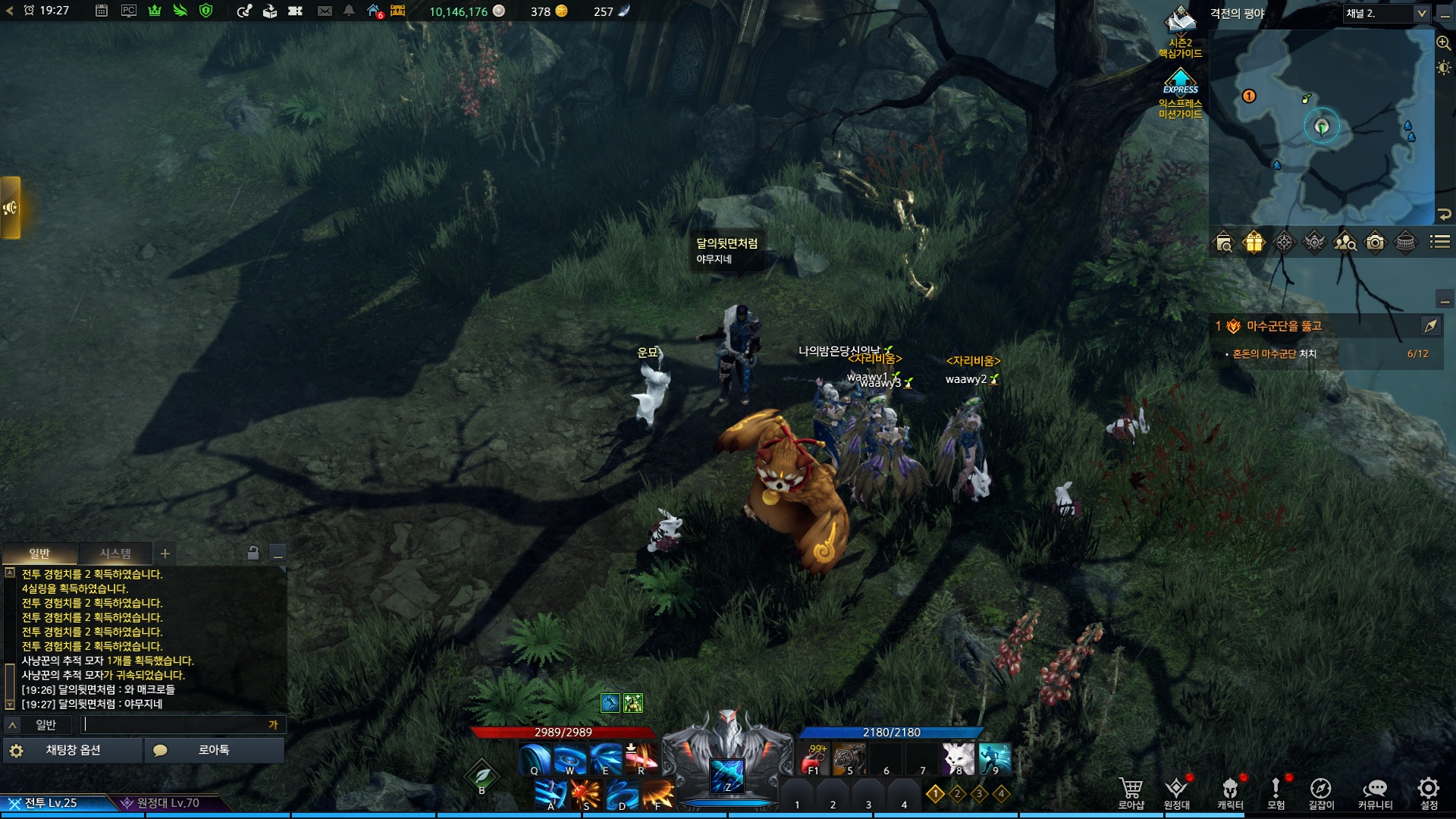The height and width of the screenshot is (819, 1456).
Task: Open the 길잡이 guide menu
Action: coord(1321,792)
